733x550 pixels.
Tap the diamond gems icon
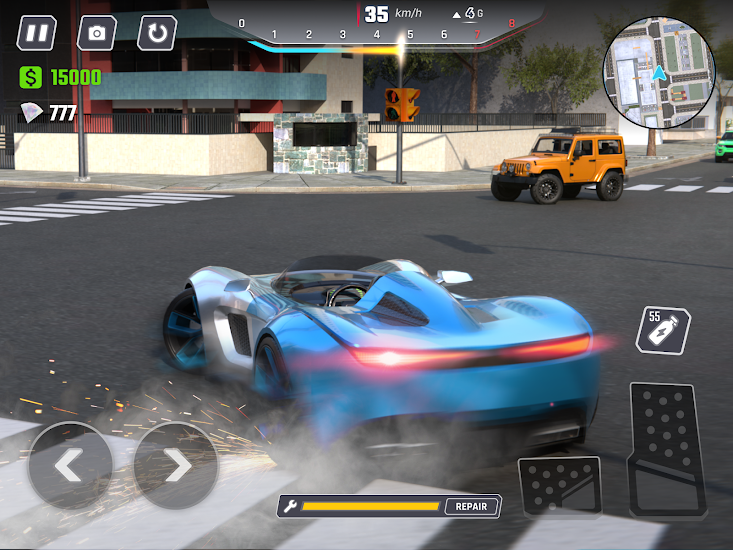coord(32,114)
